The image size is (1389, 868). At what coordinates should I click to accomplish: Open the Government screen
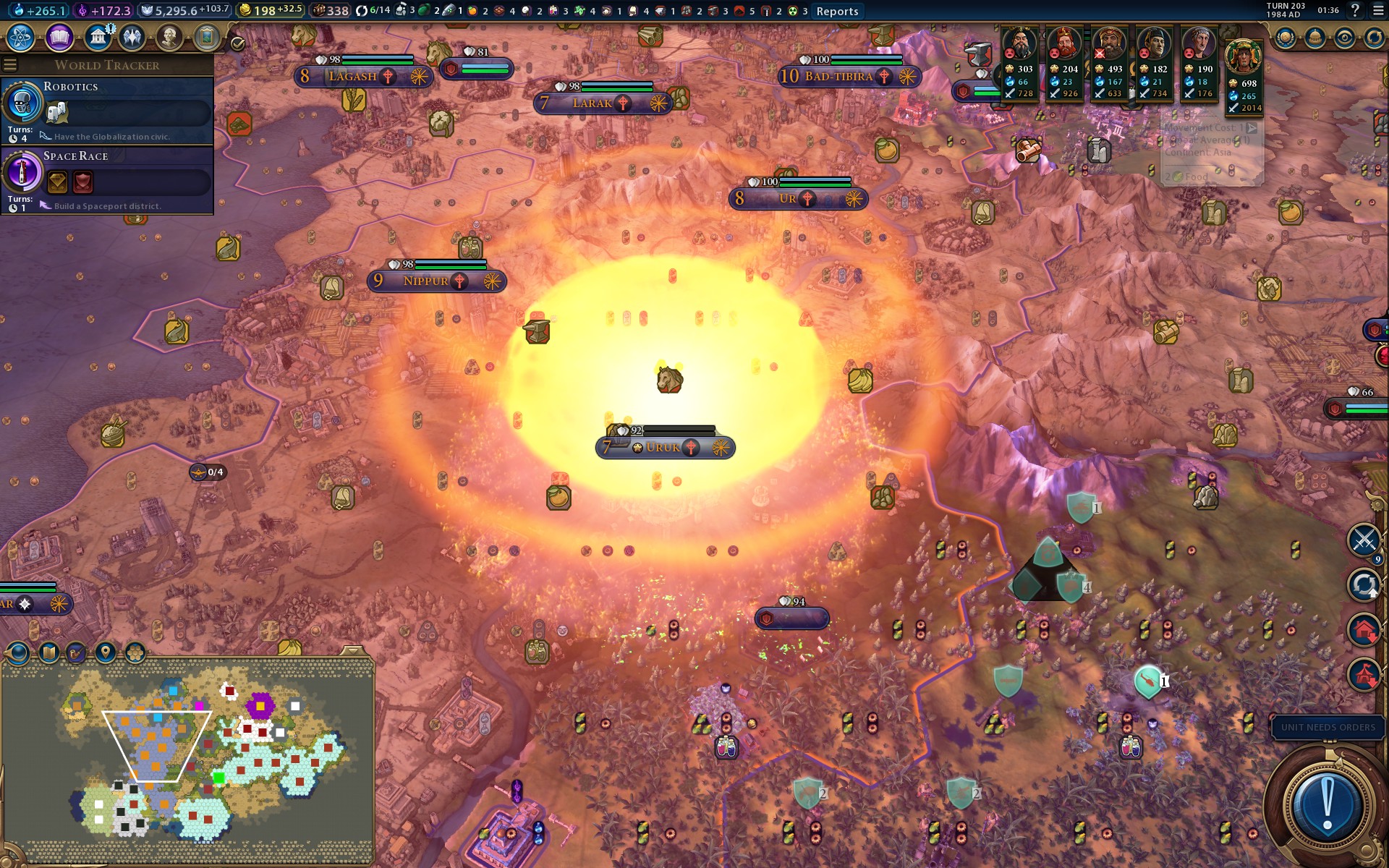98,38
